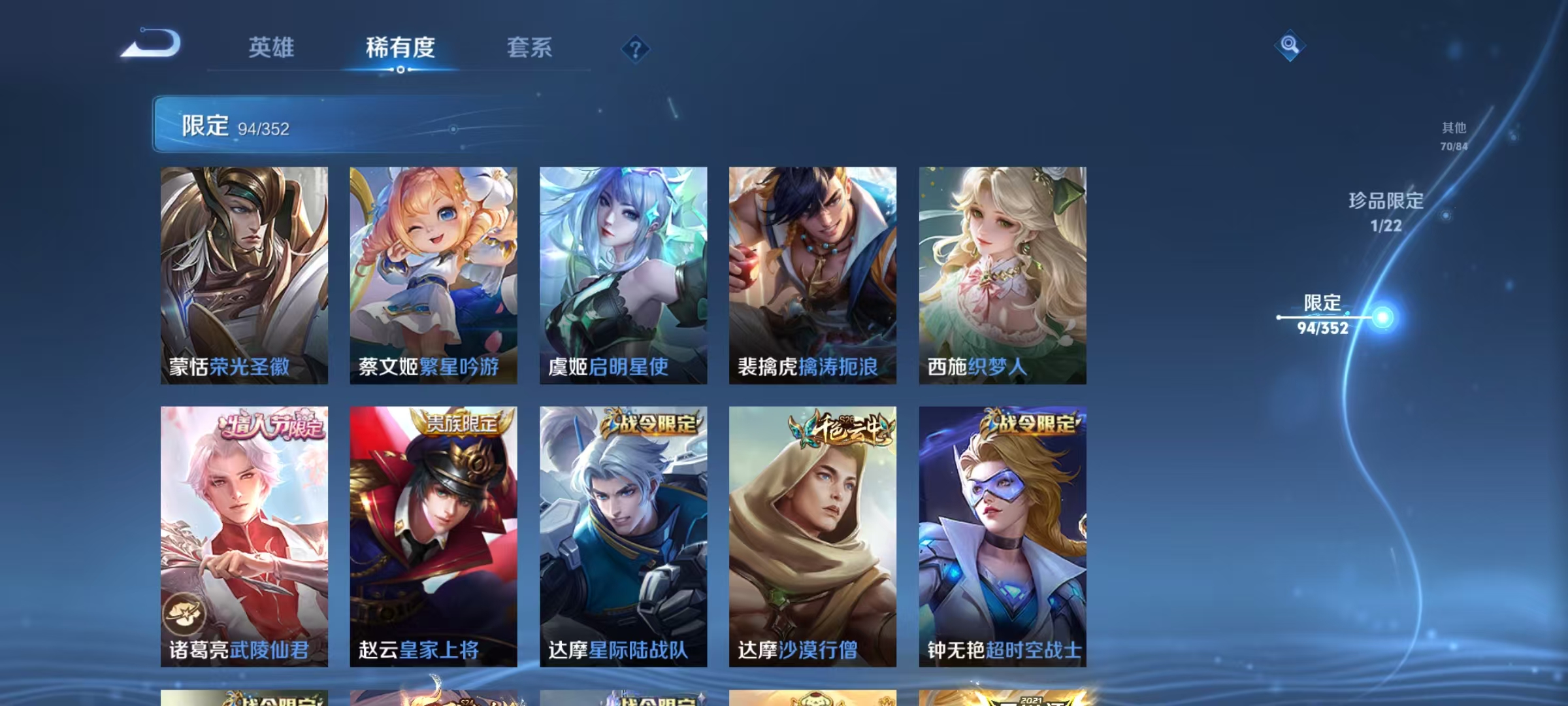The height and width of the screenshot is (706, 1568).
Task: Switch to the 套系 tab
Action: click(531, 48)
